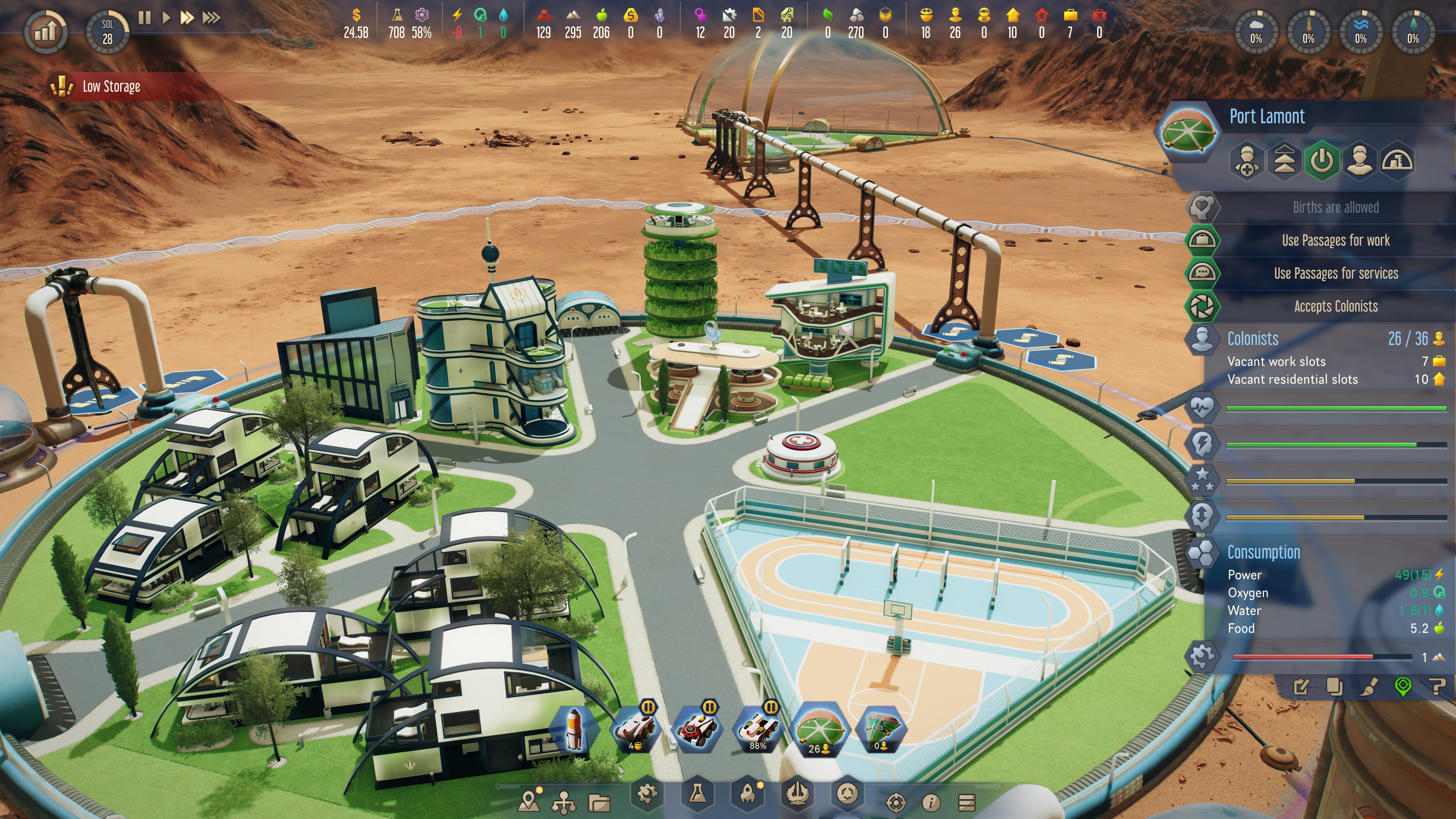Disable Use Passages for work

pyautogui.click(x=1335, y=240)
